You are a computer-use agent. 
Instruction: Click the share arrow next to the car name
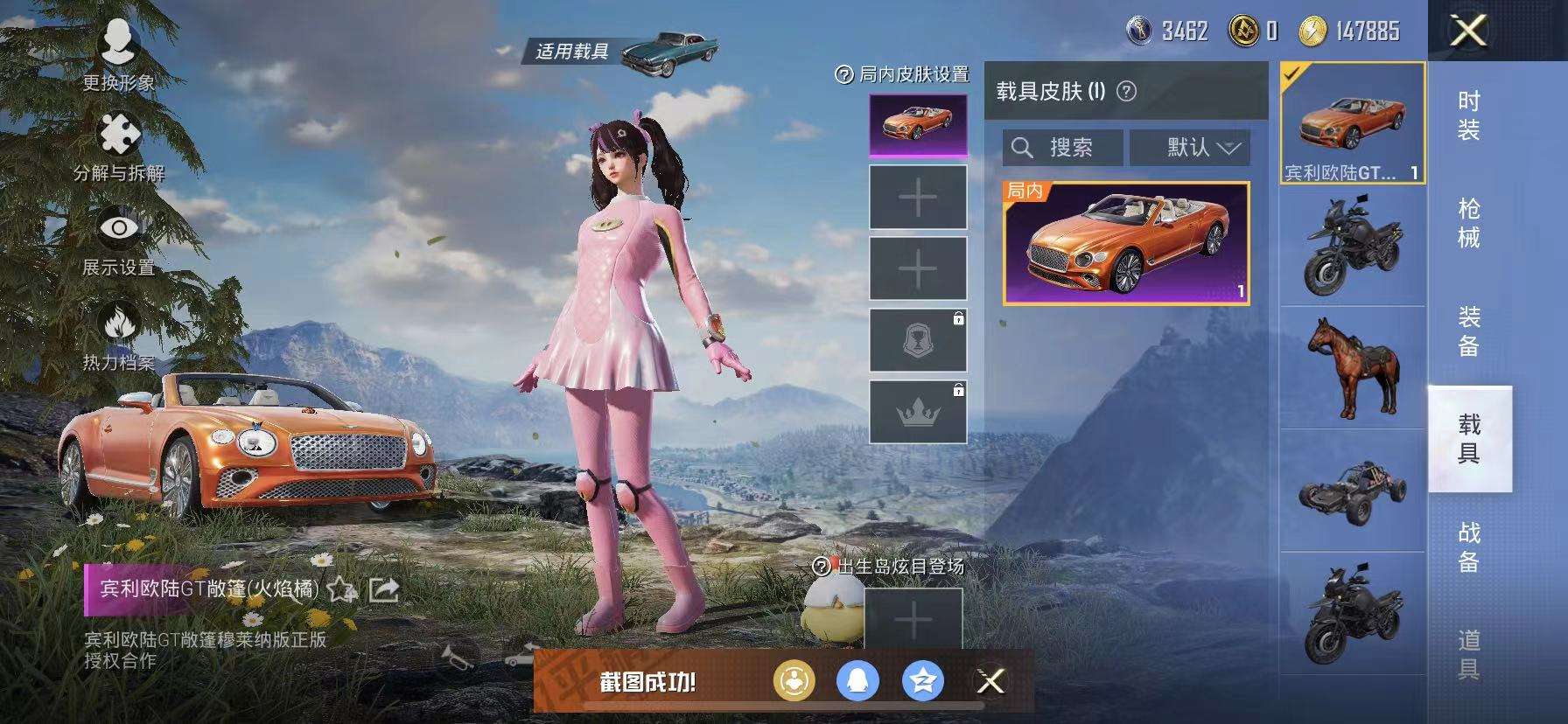click(x=384, y=590)
